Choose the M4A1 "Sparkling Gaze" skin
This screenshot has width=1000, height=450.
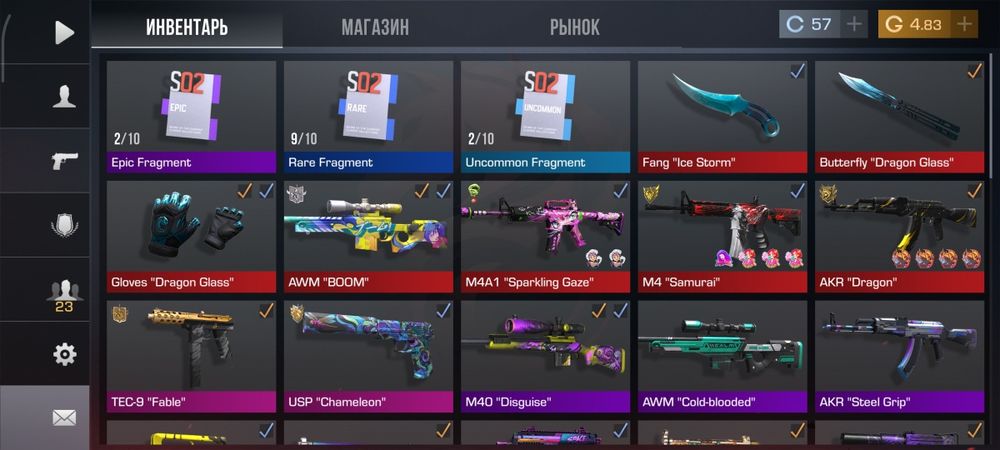tap(545, 236)
